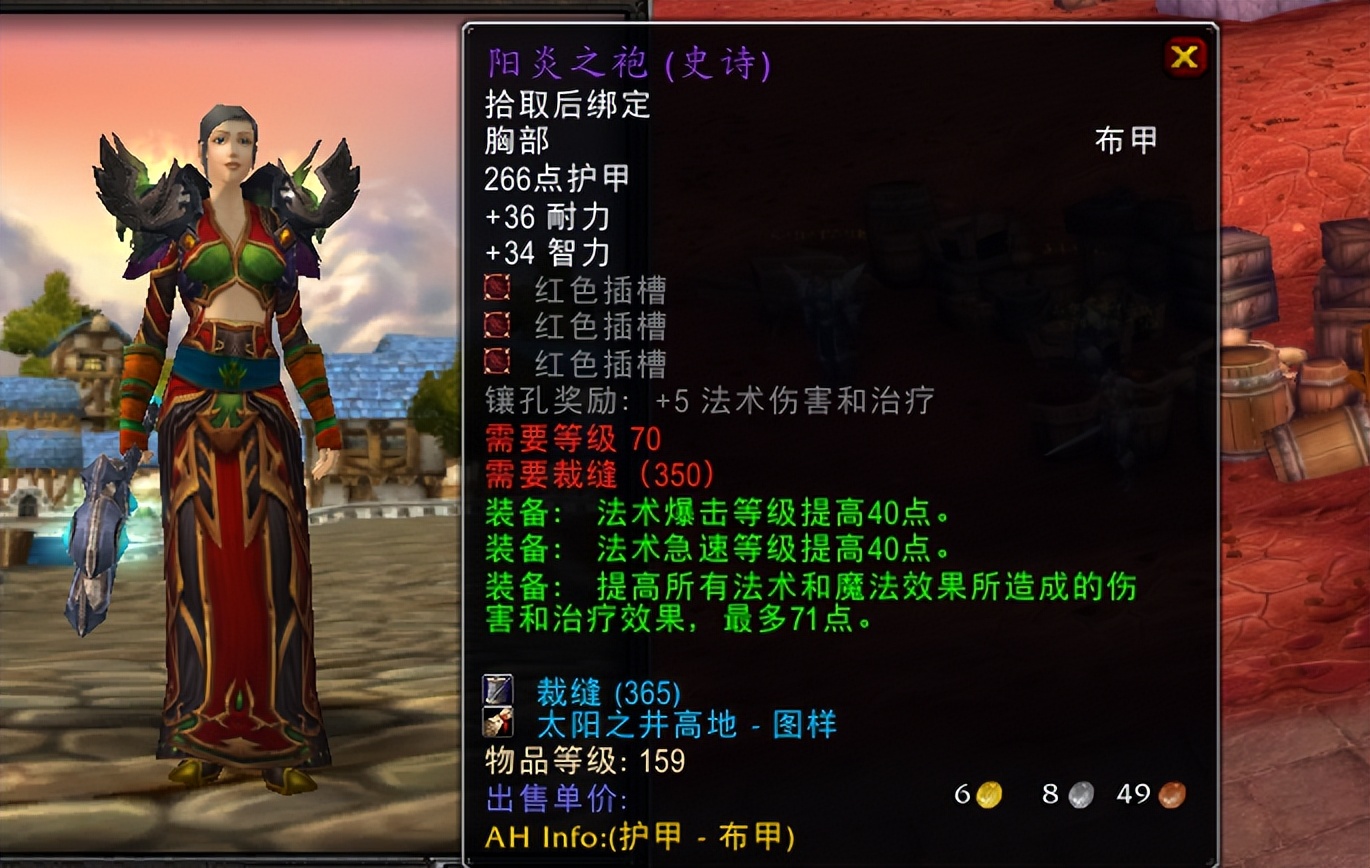Click the third red gem socket icon
1370x868 pixels.
(495, 363)
